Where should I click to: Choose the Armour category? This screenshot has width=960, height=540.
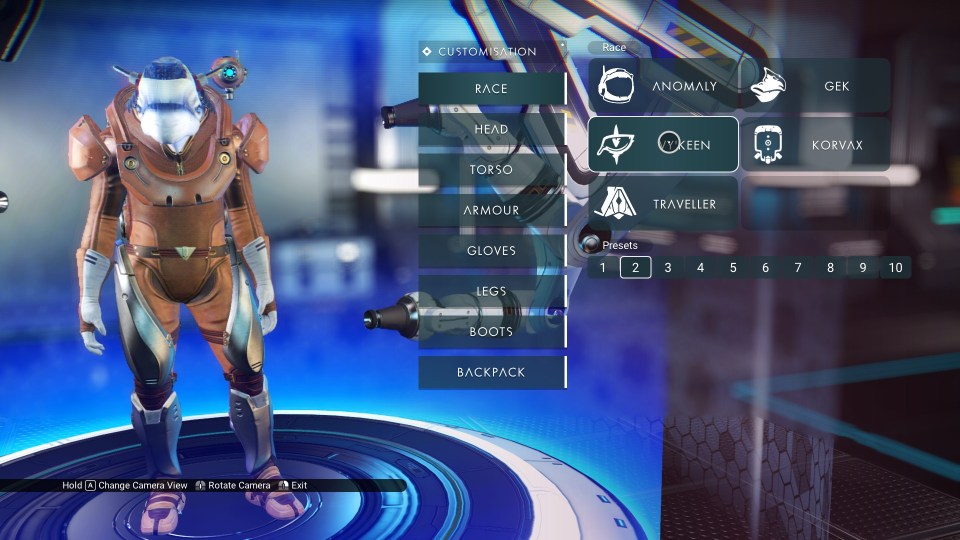(492, 210)
